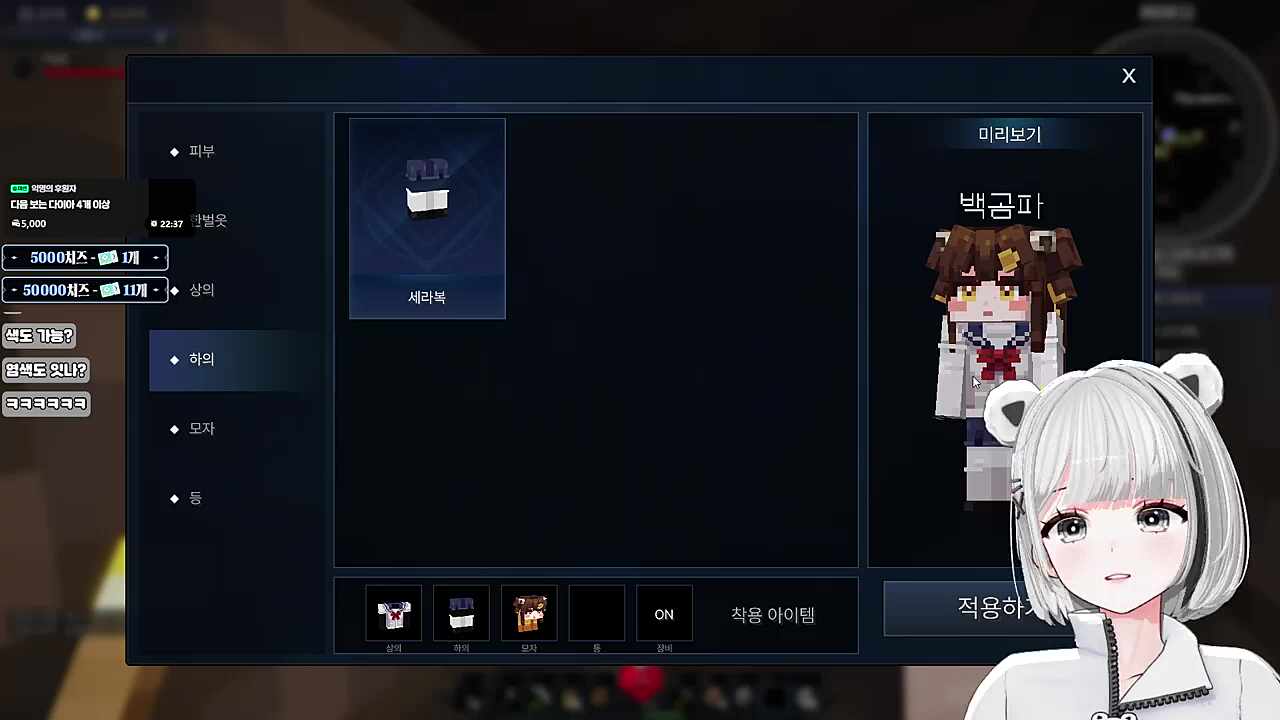Select the 상의 equipped item slot icon

pyautogui.click(x=393, y=613)
